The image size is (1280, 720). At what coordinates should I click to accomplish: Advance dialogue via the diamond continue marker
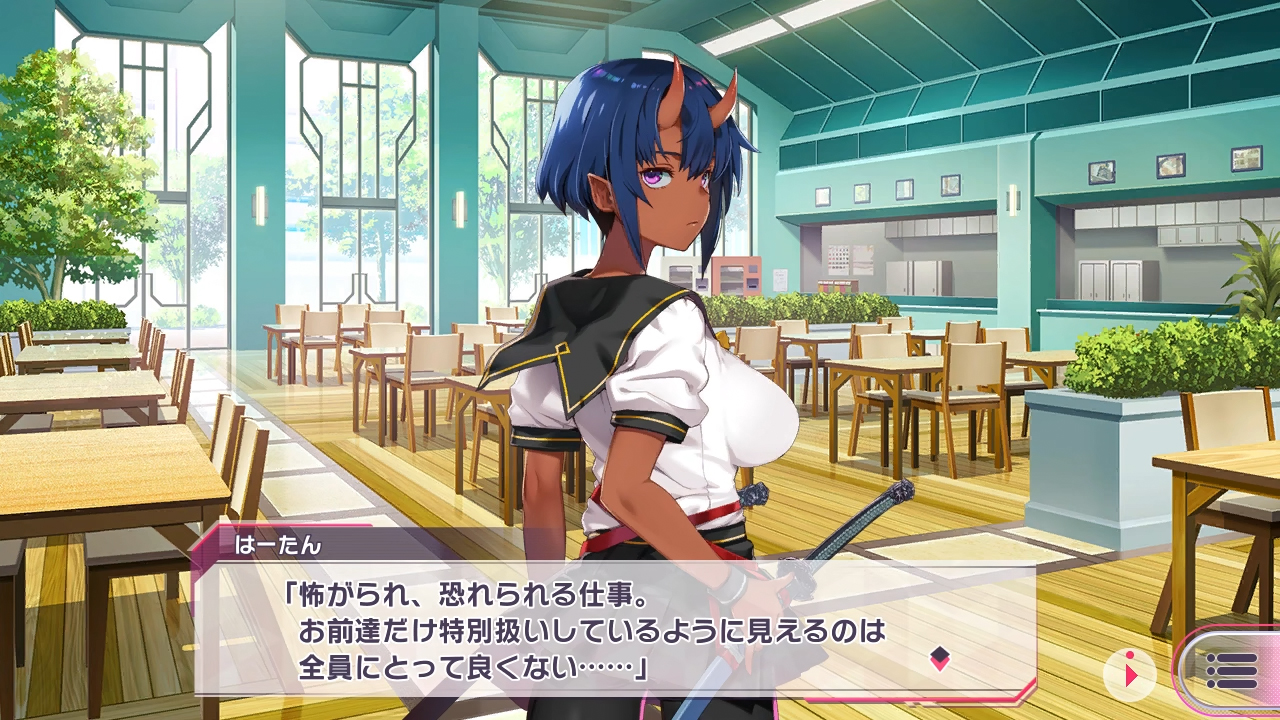point(939,657)
